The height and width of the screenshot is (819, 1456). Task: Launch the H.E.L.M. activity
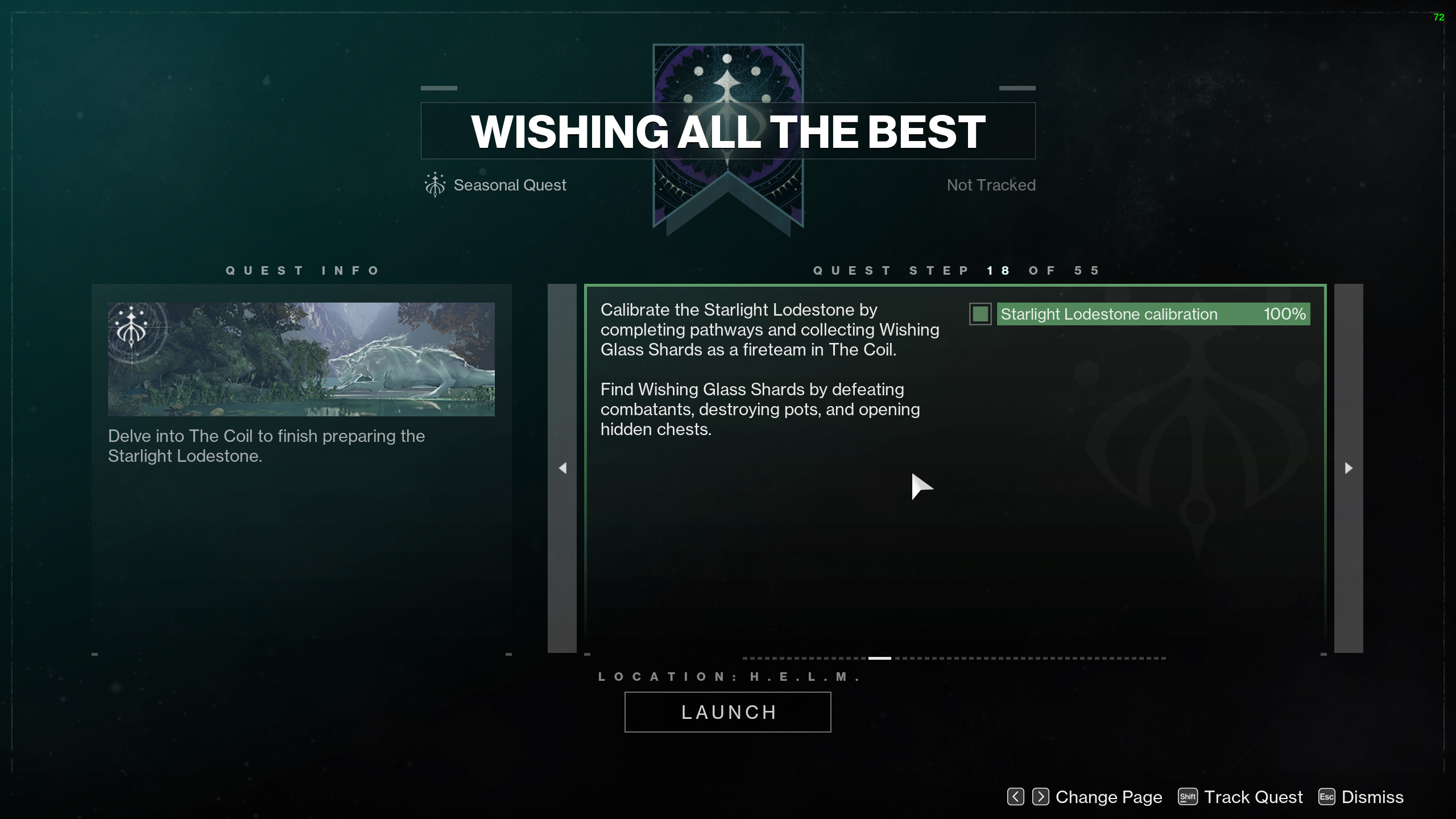point(728,712)
